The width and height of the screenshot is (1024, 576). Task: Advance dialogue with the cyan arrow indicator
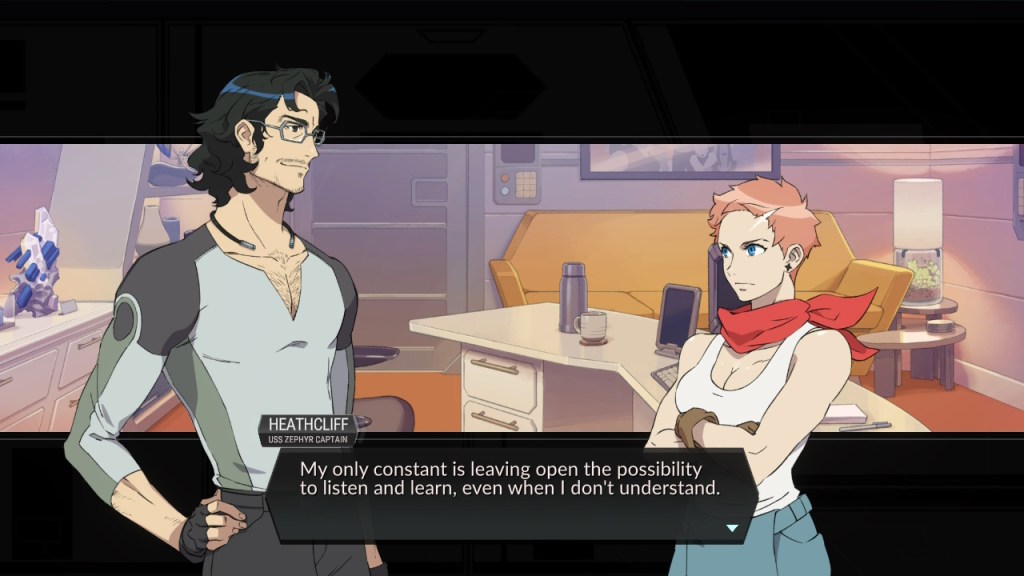tap(732, 527)
